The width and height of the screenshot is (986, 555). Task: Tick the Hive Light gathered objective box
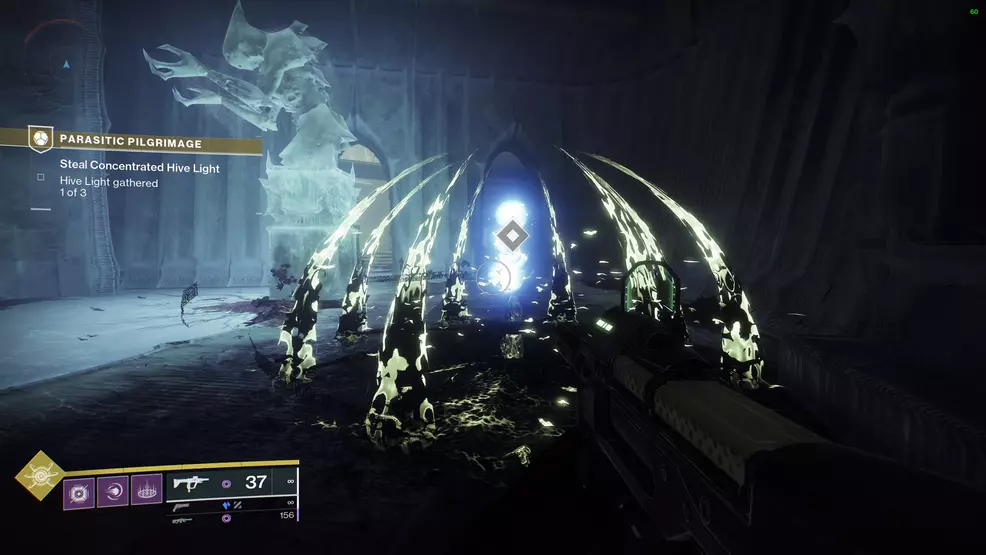[41, 177]
